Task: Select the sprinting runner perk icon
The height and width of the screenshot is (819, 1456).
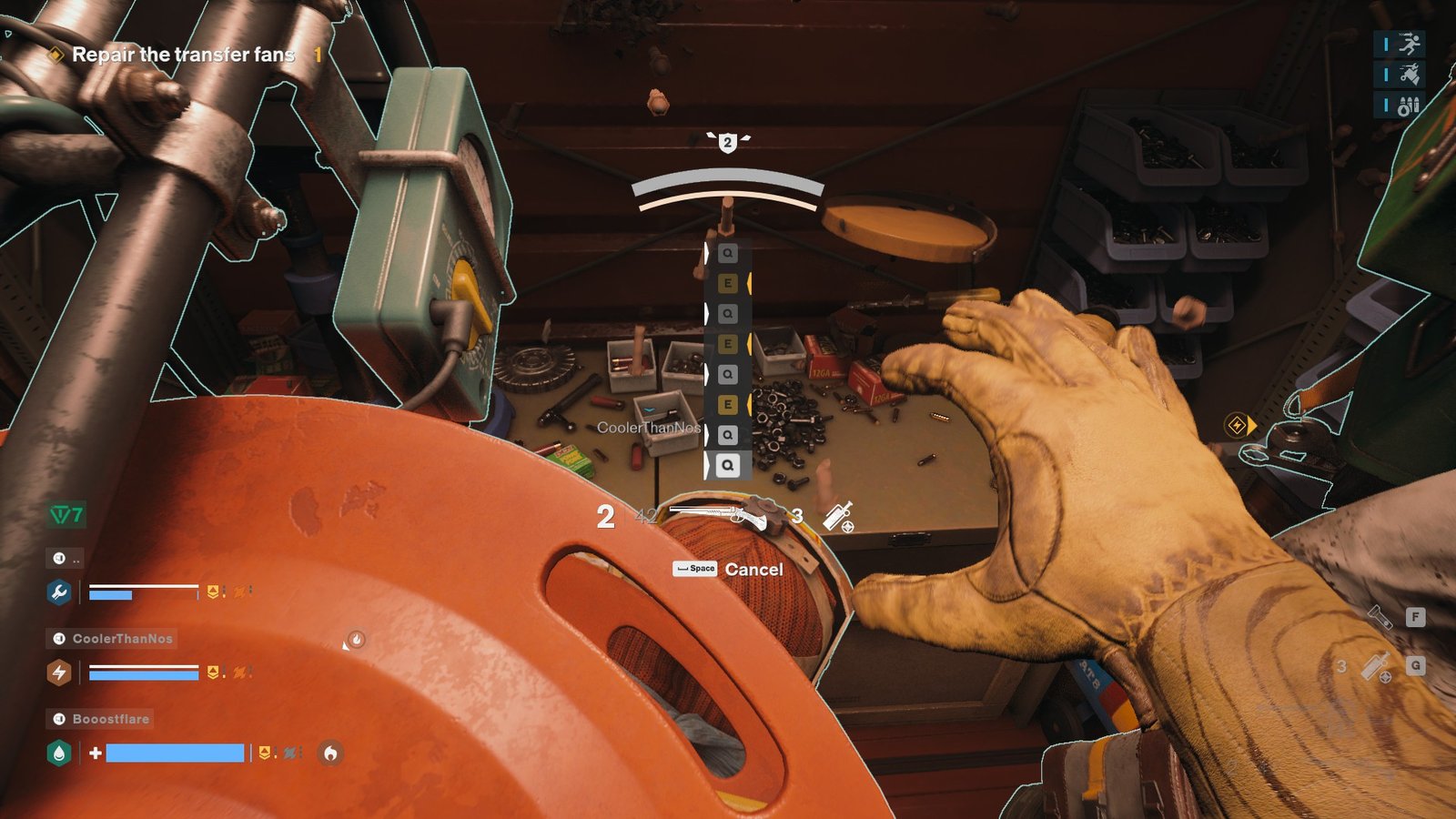Action: [x=1409, y=44]
